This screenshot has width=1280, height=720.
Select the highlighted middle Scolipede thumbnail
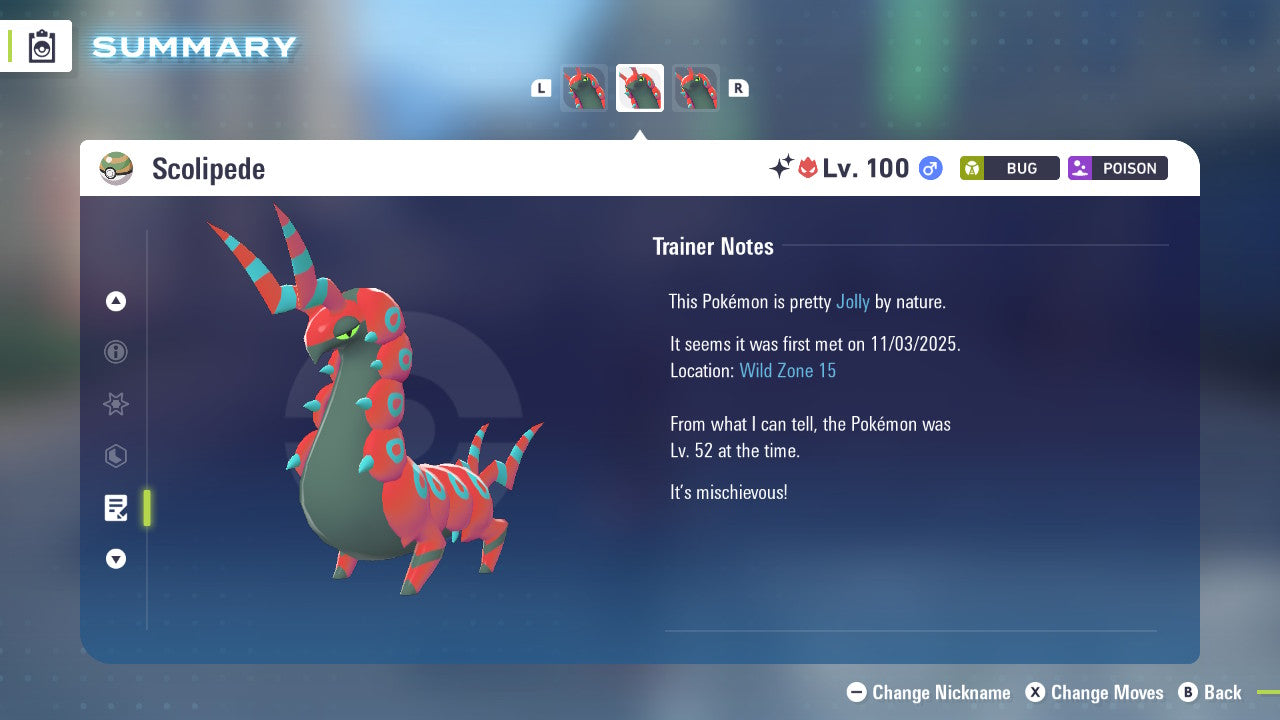tap(640, 88)
